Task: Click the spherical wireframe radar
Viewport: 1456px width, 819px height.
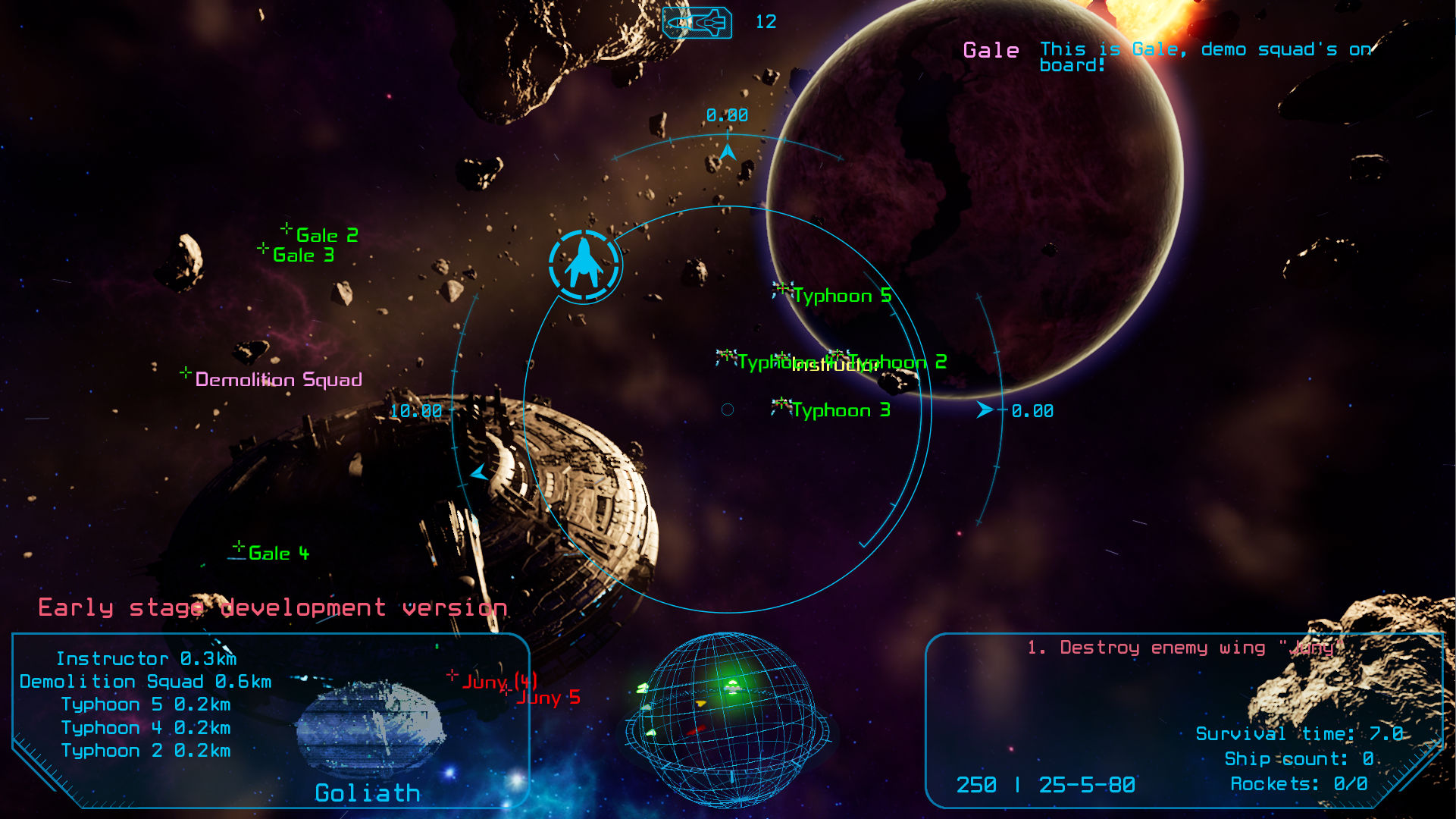Action: pos(726,719)
